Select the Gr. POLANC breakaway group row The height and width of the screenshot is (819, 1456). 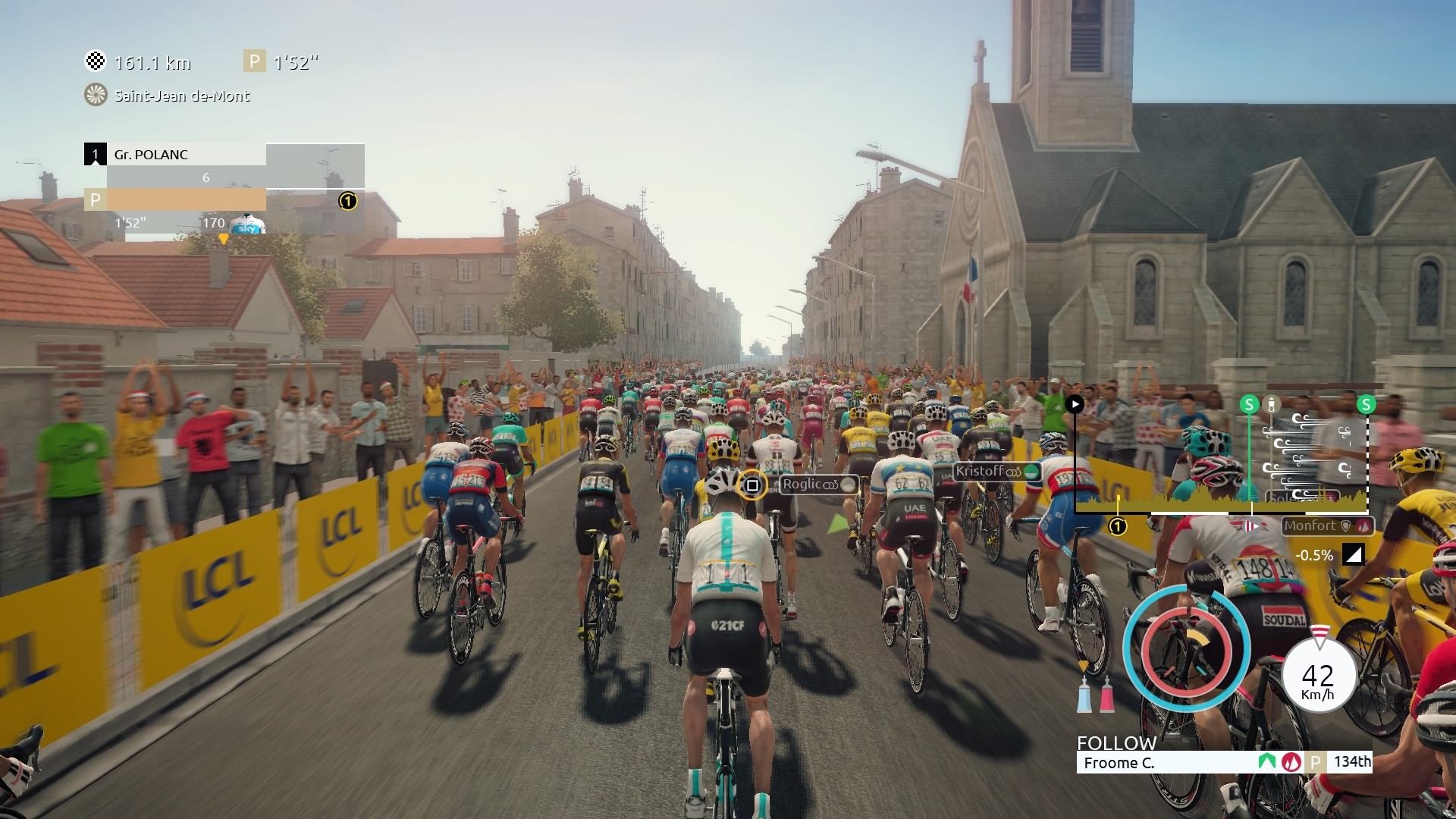click(175, 155)
